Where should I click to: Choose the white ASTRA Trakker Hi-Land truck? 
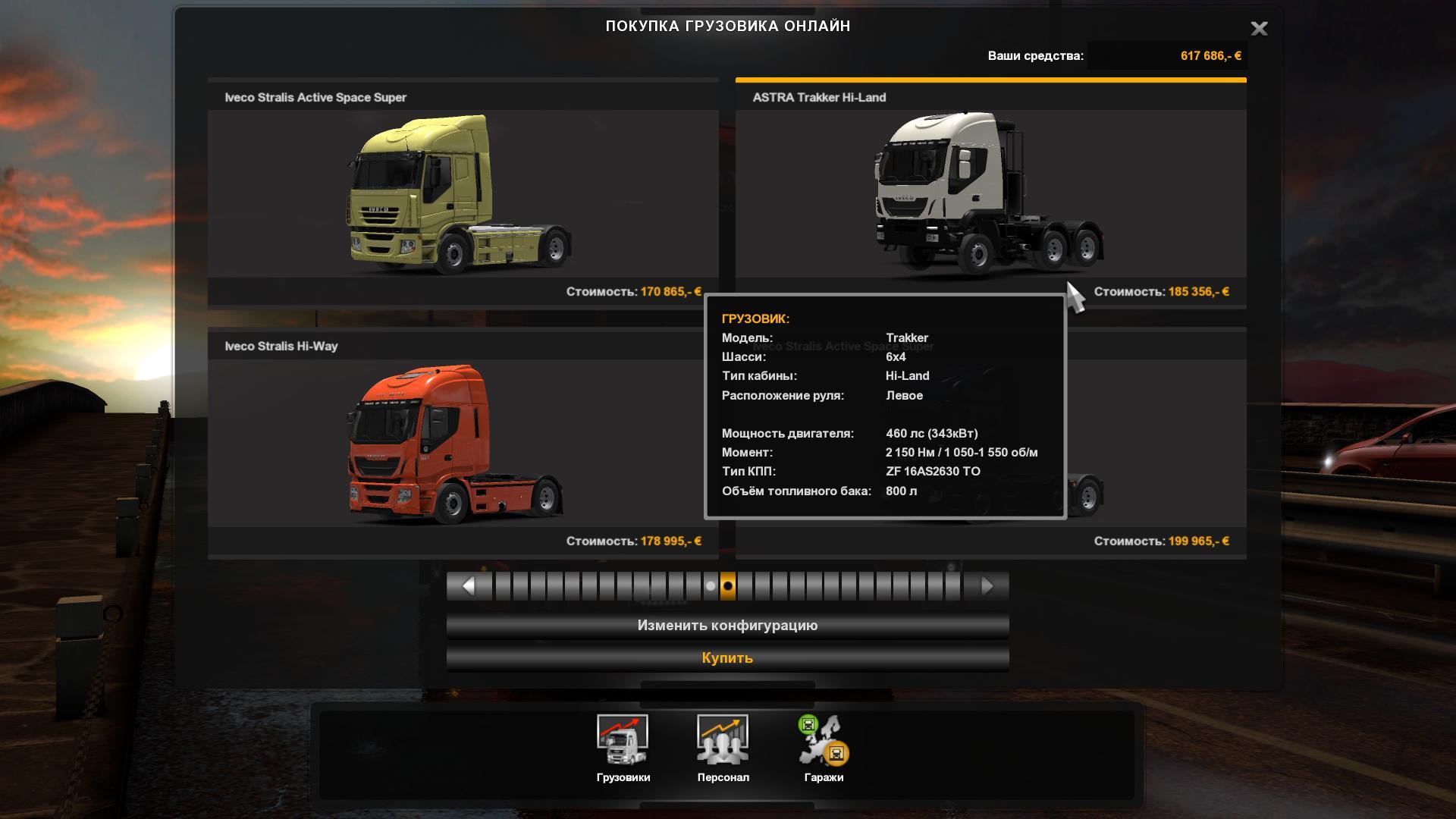(990, 193)
